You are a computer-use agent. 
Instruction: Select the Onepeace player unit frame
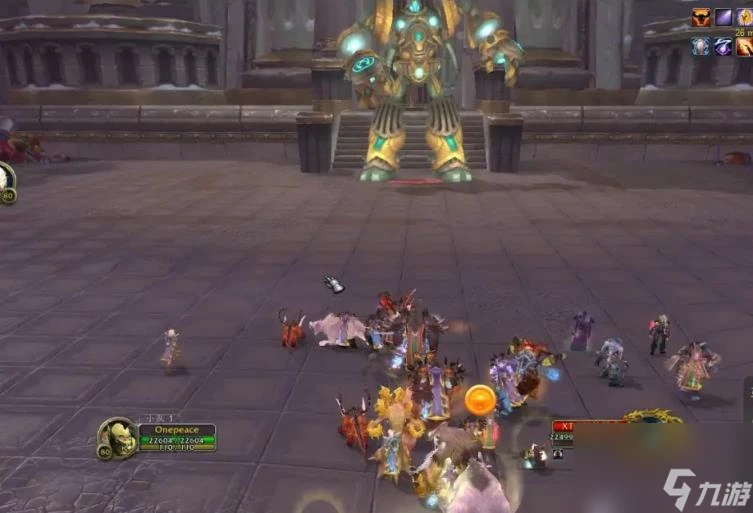point(176,437)
